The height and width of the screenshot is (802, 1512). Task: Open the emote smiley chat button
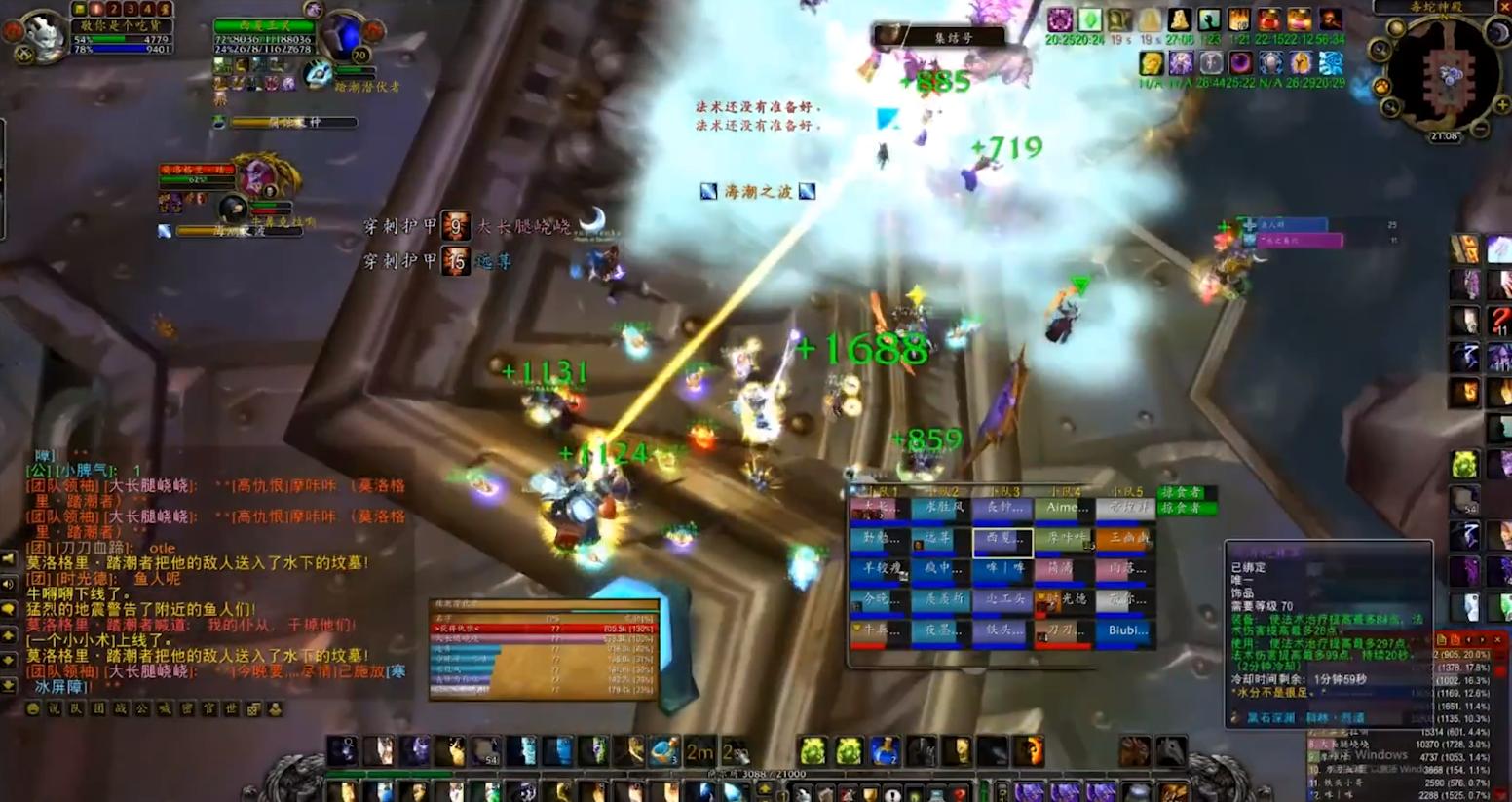(34, 709)
